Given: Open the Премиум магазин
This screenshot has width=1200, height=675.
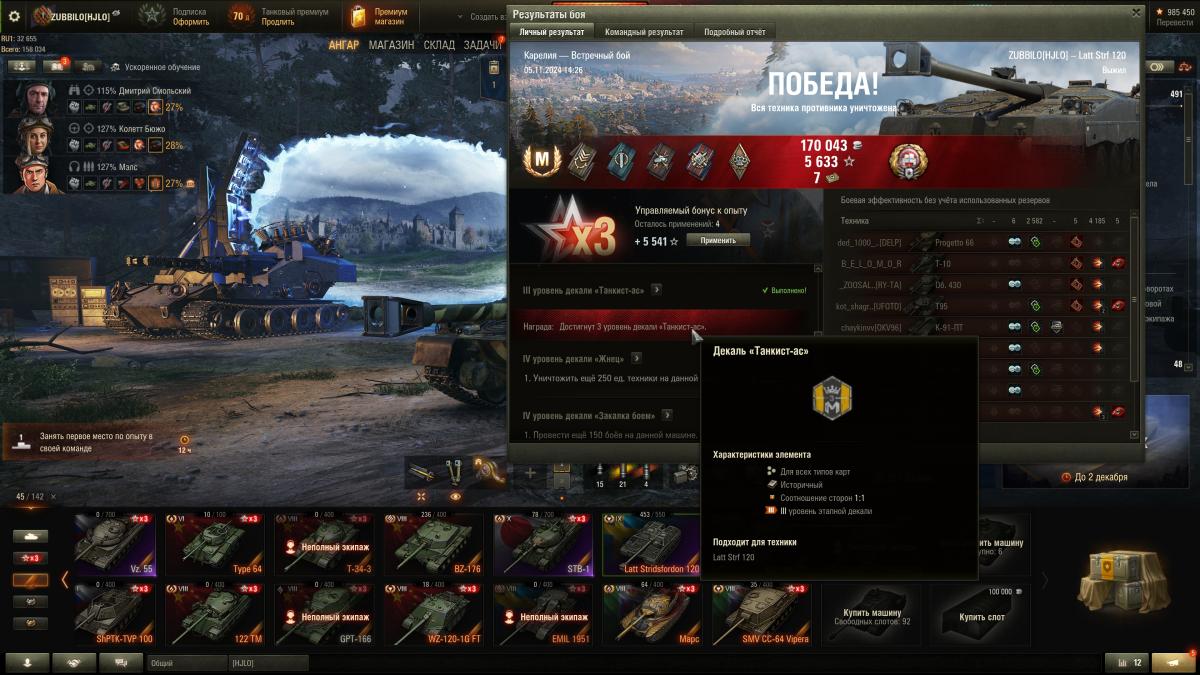Looking at the screenshot, I should click(379, 16).
